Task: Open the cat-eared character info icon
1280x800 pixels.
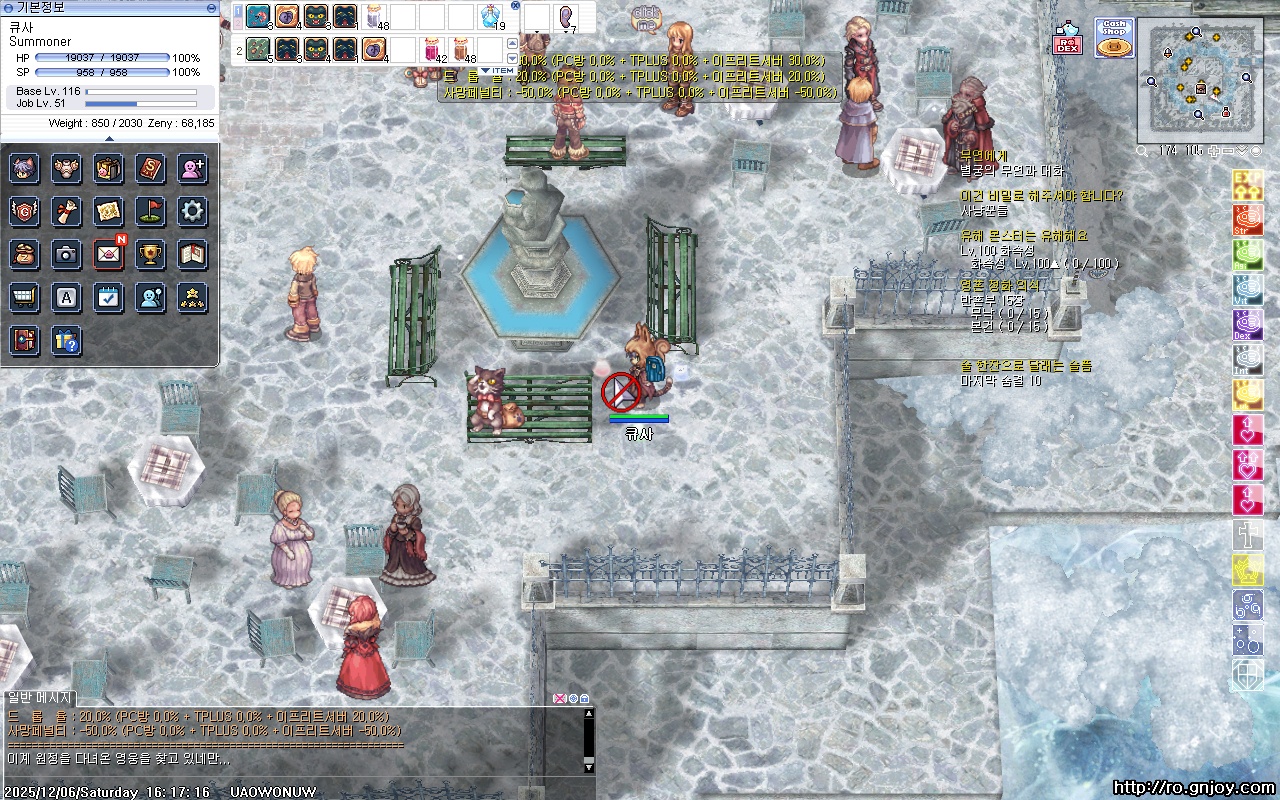Action: point(25,168)
